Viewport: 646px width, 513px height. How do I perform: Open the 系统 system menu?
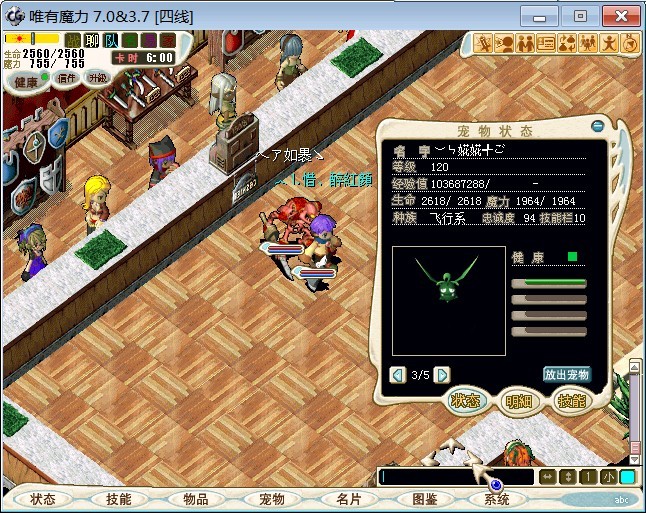pos(497,498)
